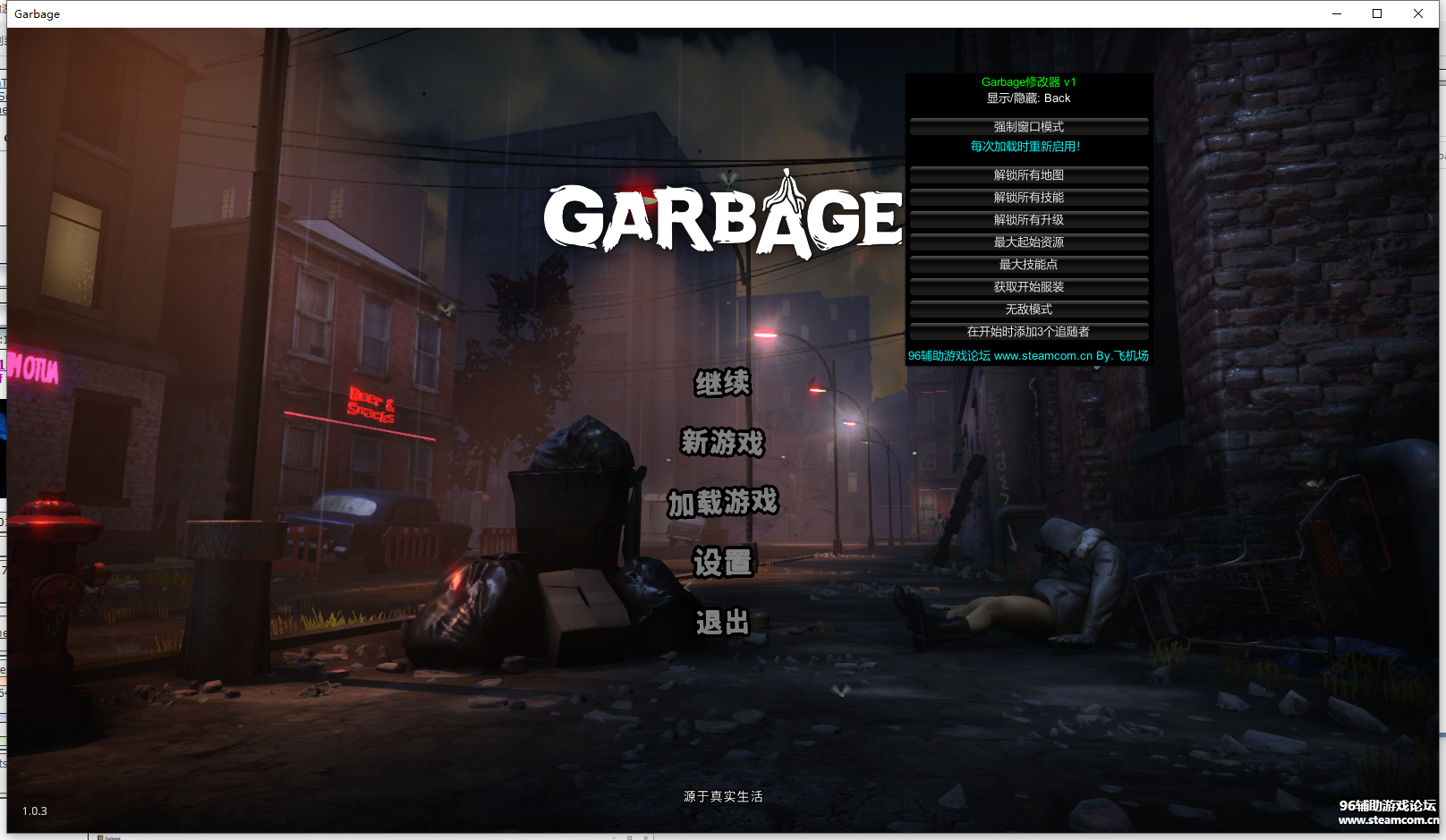
Task: Maximize the Garbage window
Action: [1377, 13]
